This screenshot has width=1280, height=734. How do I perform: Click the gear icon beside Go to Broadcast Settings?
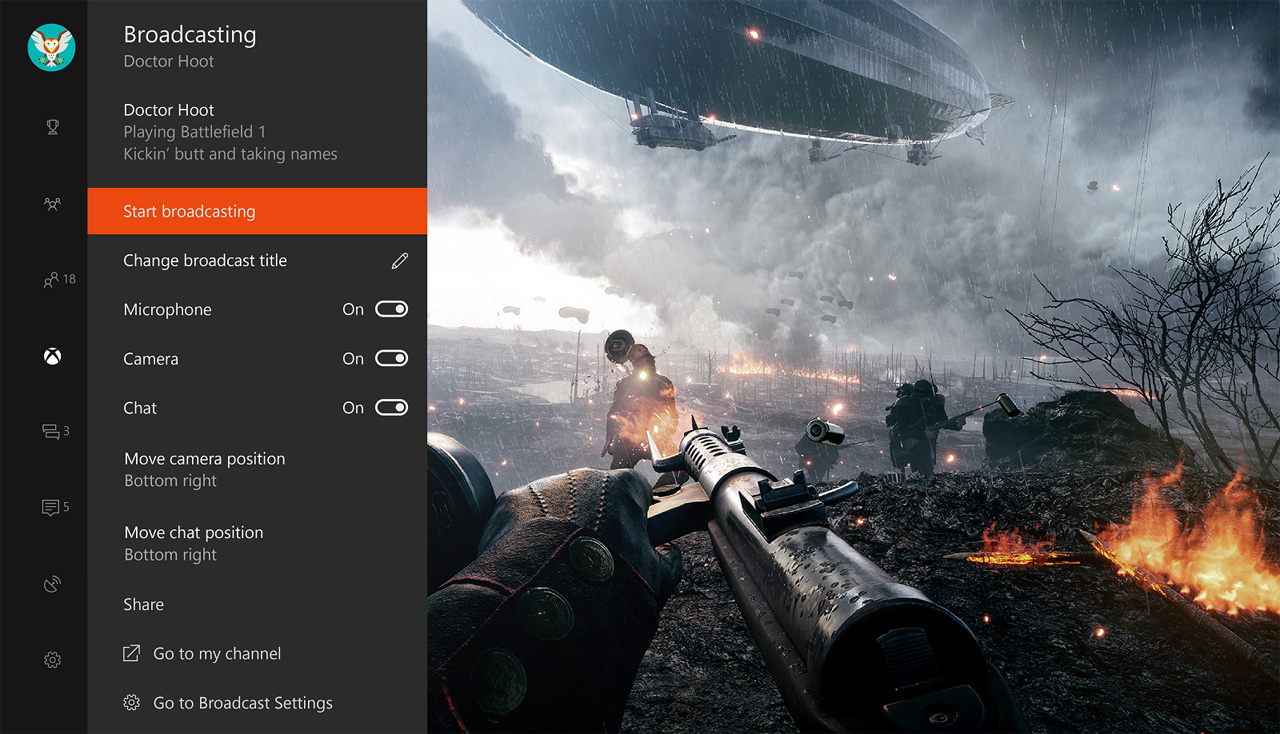(x=131, y=702)
